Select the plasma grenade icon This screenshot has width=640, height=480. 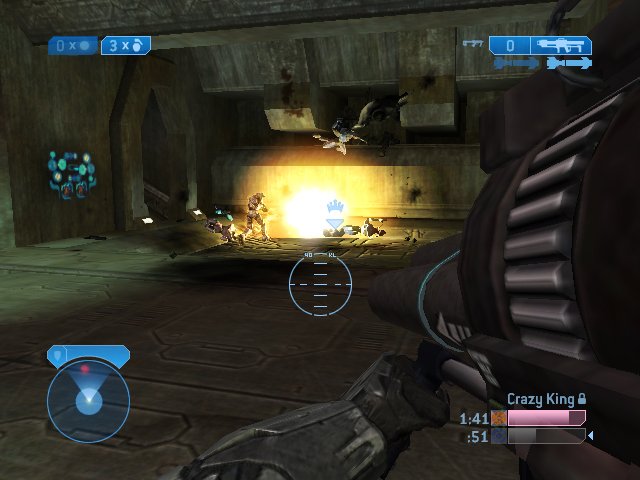84,45
